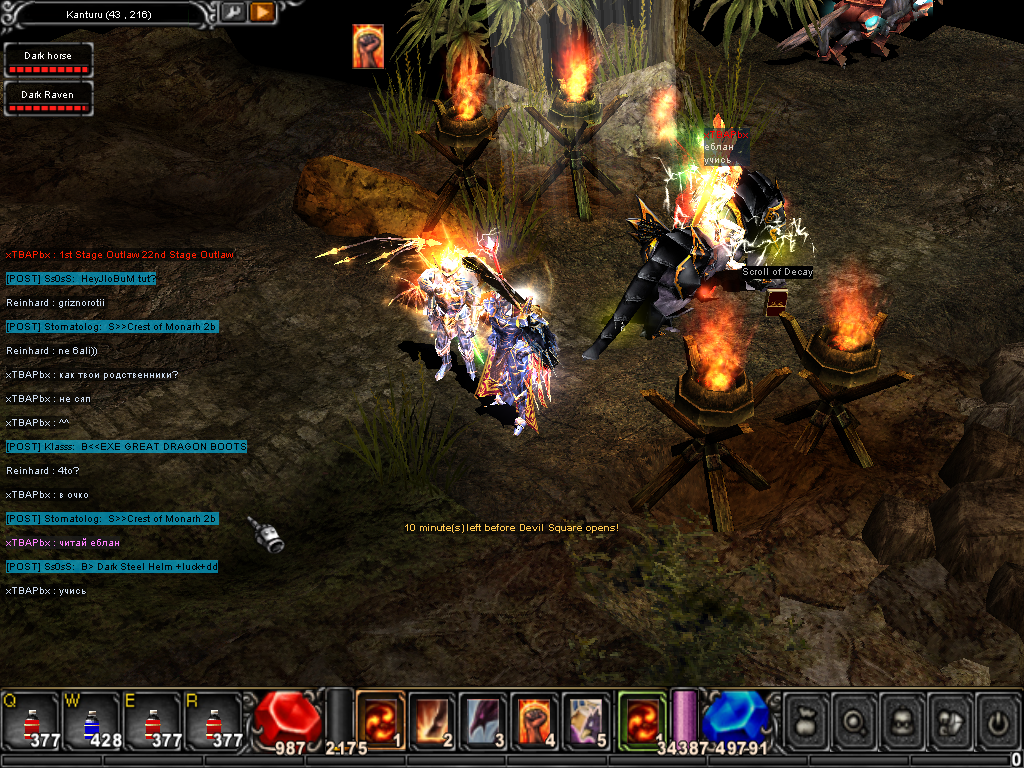This screenshot has width=1024, height=768.
Task: Use the E slot red potion
Action: click(152, 720)
